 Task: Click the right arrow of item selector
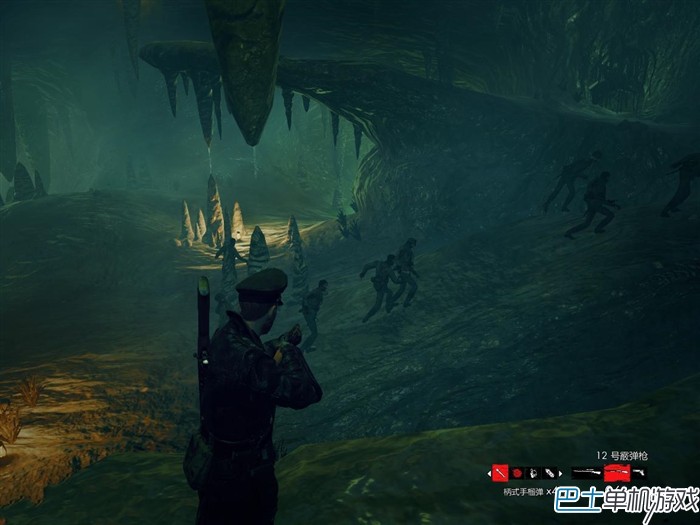(562, 472)
